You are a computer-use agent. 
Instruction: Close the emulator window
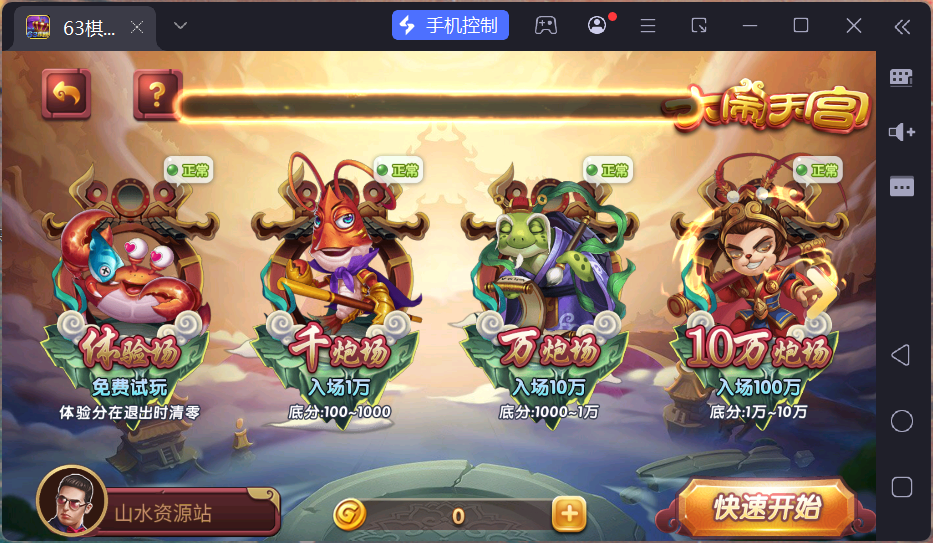(x=853, y=25)
